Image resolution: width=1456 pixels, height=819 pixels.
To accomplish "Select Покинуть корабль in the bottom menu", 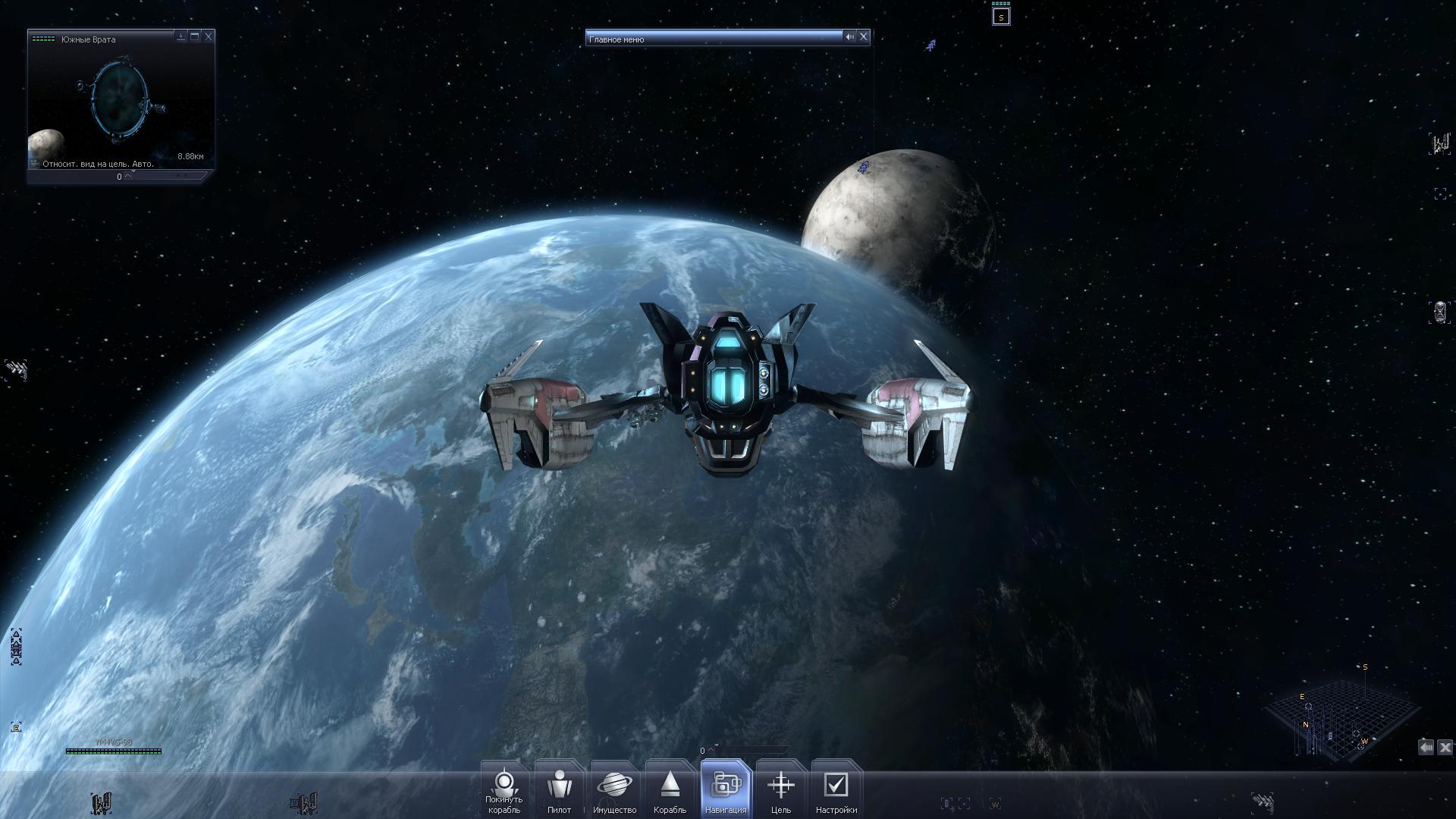I will point(504,790).
